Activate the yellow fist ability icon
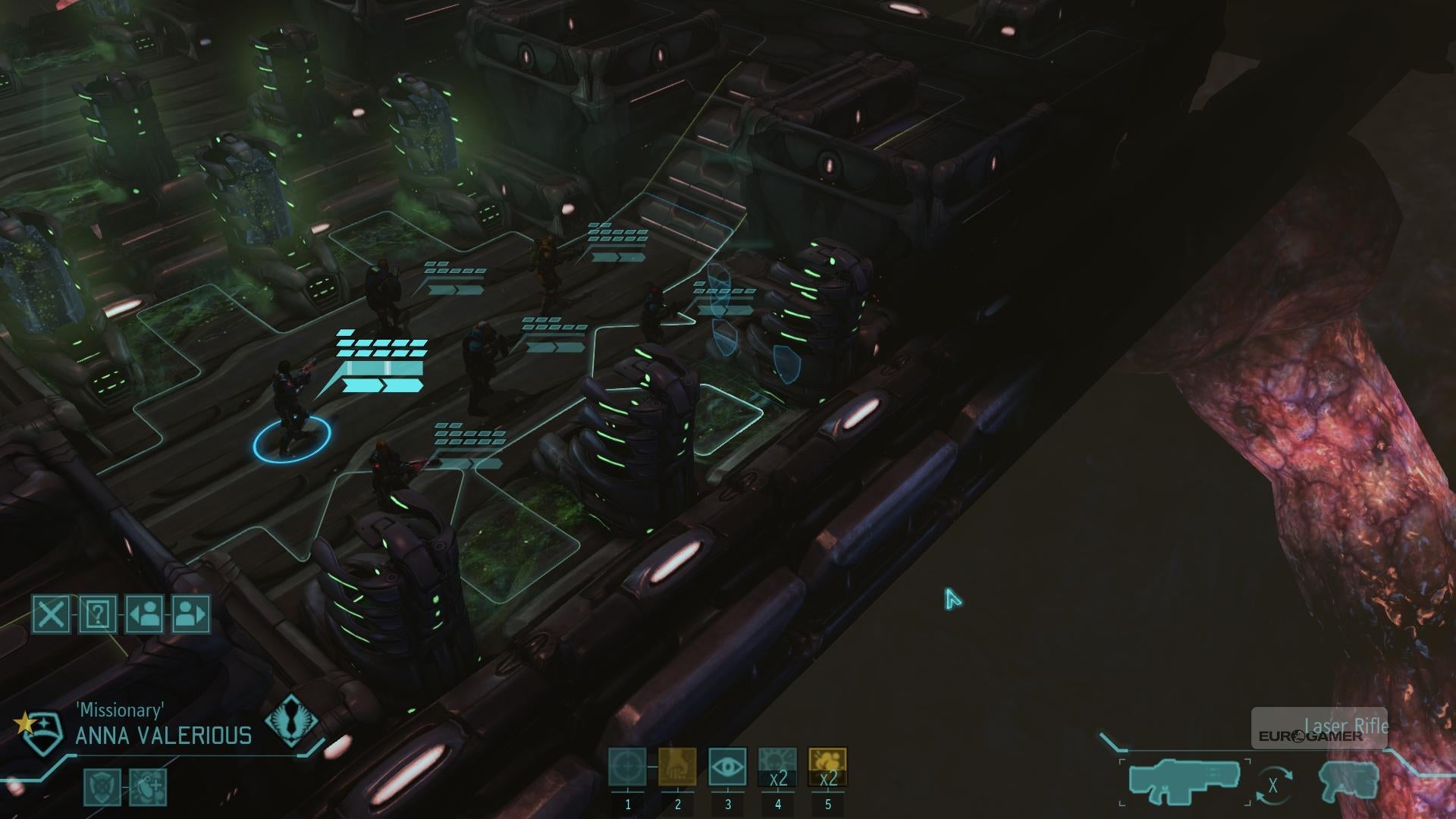The height and width of the screenshot is (819, 1456). 677,767
